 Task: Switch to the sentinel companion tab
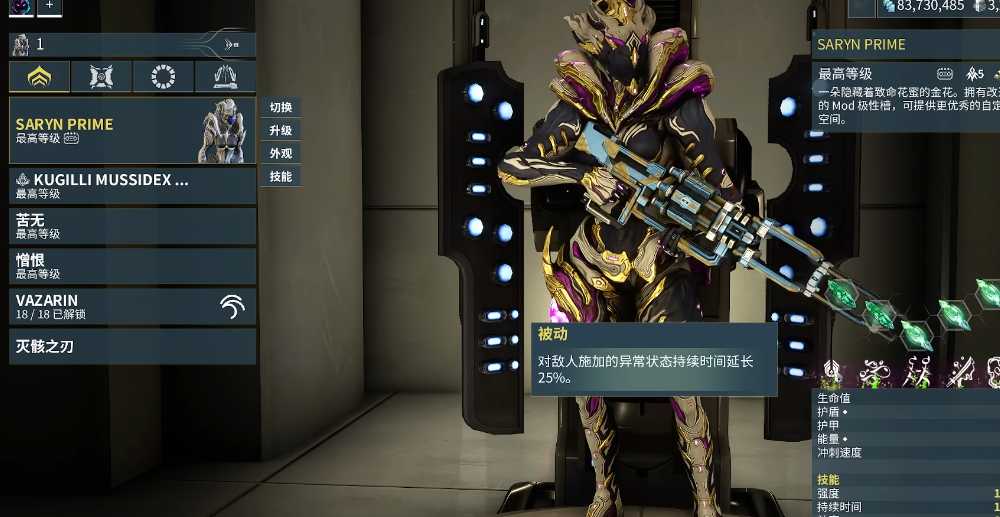point(101,77)
